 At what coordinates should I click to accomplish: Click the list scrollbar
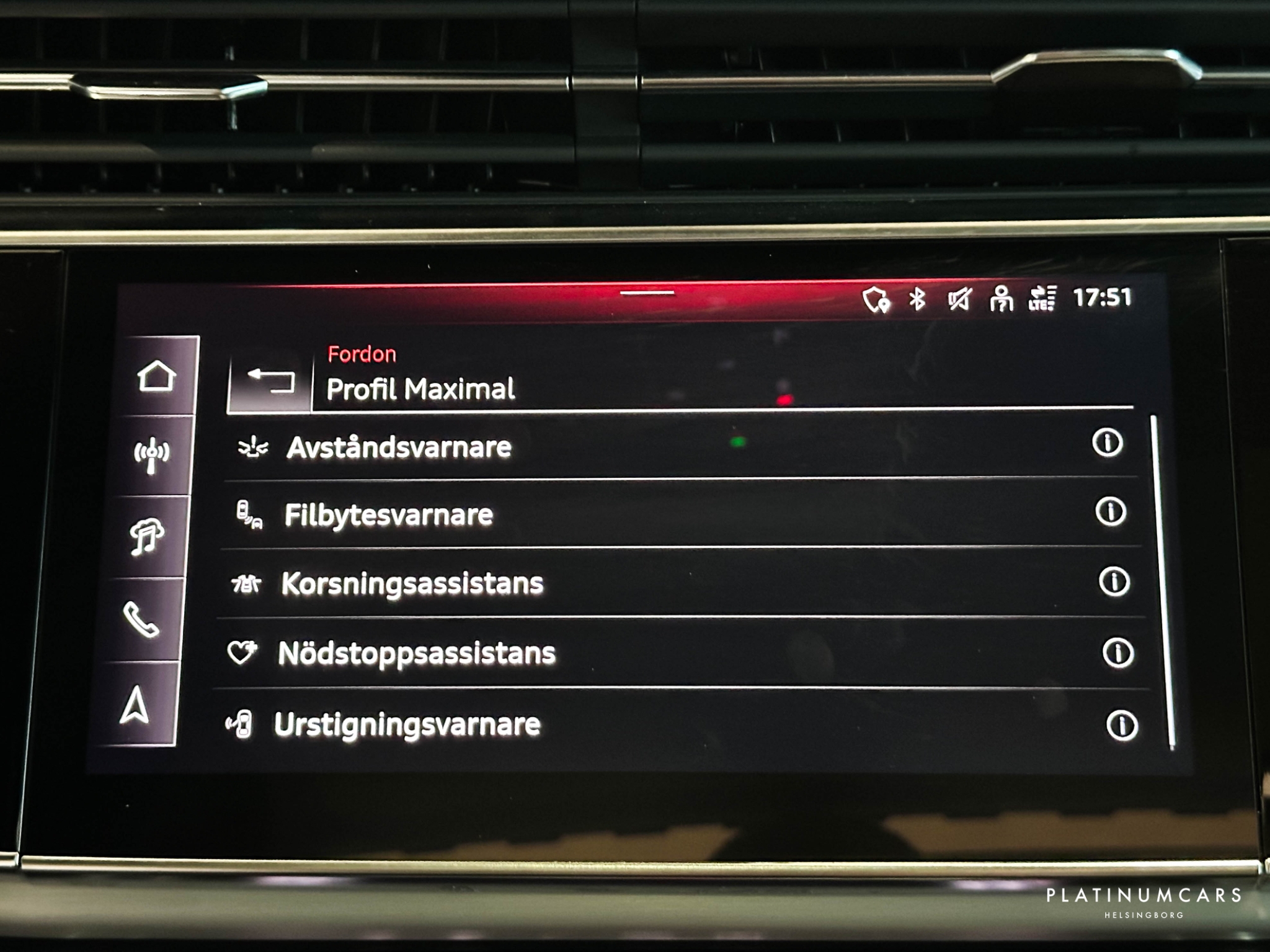(1162, 583)
